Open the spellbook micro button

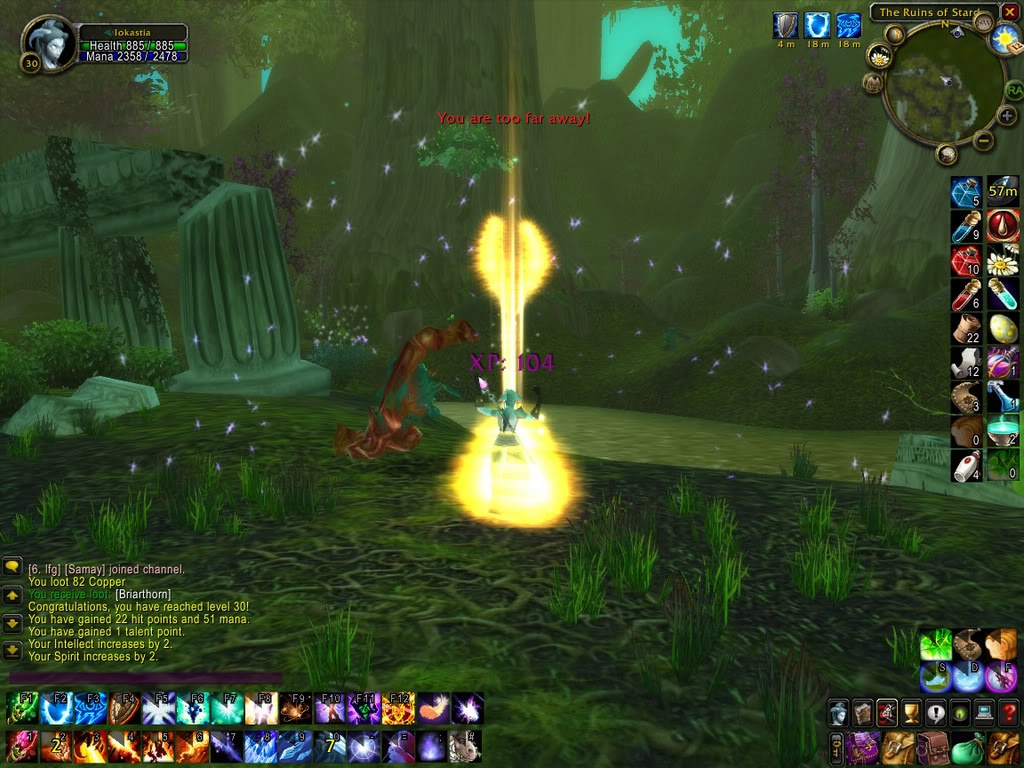[x=862, y=712]
